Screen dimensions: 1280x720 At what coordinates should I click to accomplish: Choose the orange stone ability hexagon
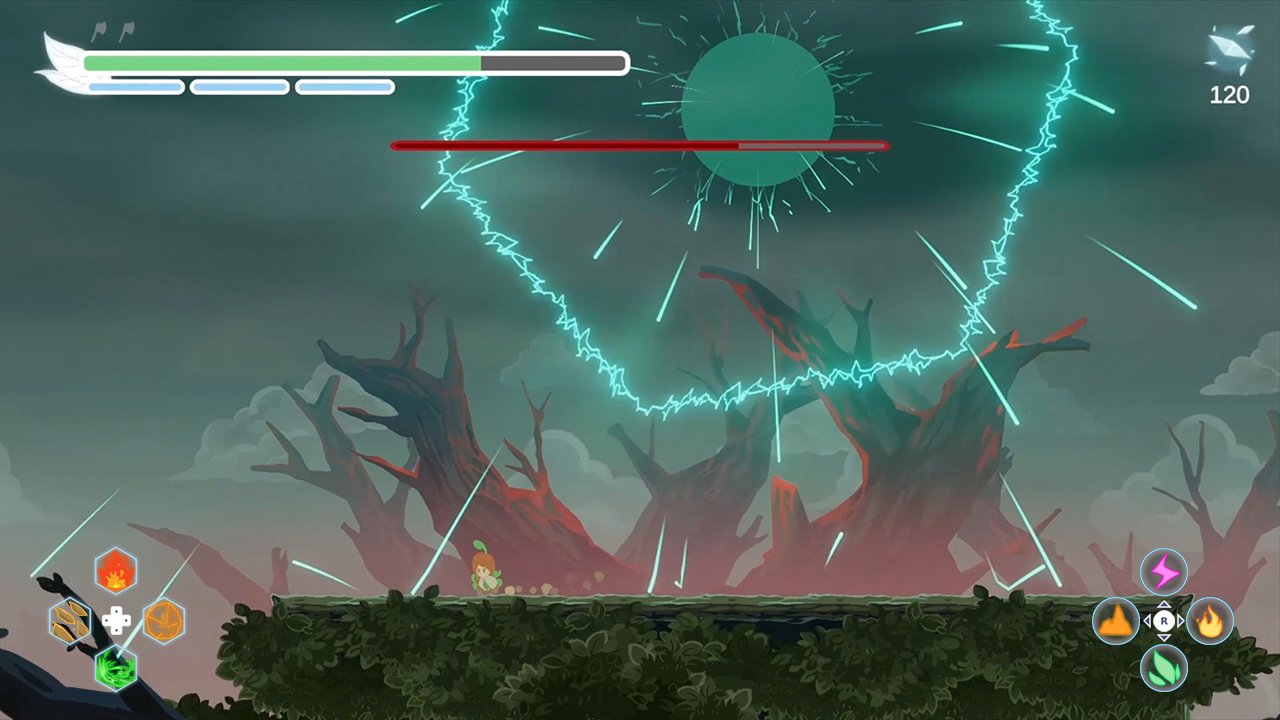[x=163, y=621]
